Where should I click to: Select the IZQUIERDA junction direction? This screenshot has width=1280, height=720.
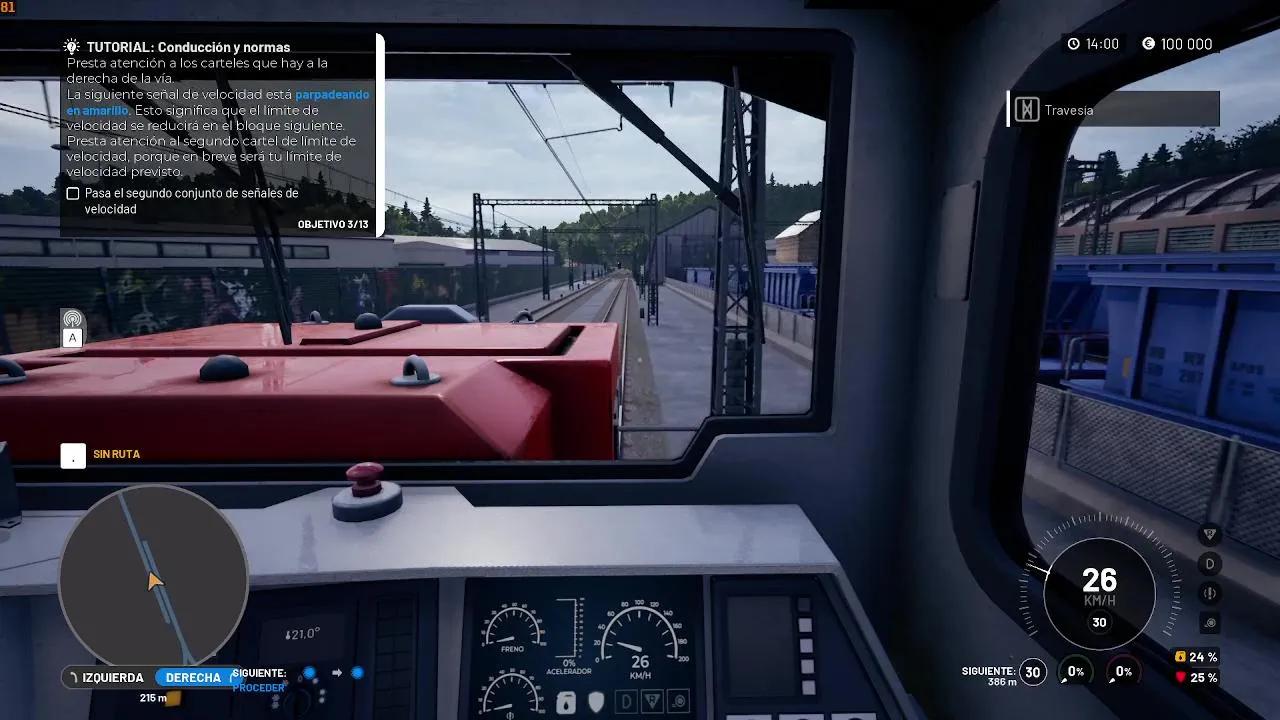106,678
